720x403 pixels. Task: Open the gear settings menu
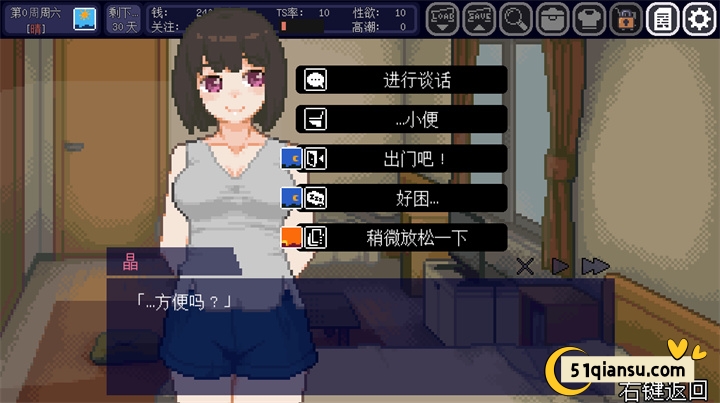click(696, 17)
